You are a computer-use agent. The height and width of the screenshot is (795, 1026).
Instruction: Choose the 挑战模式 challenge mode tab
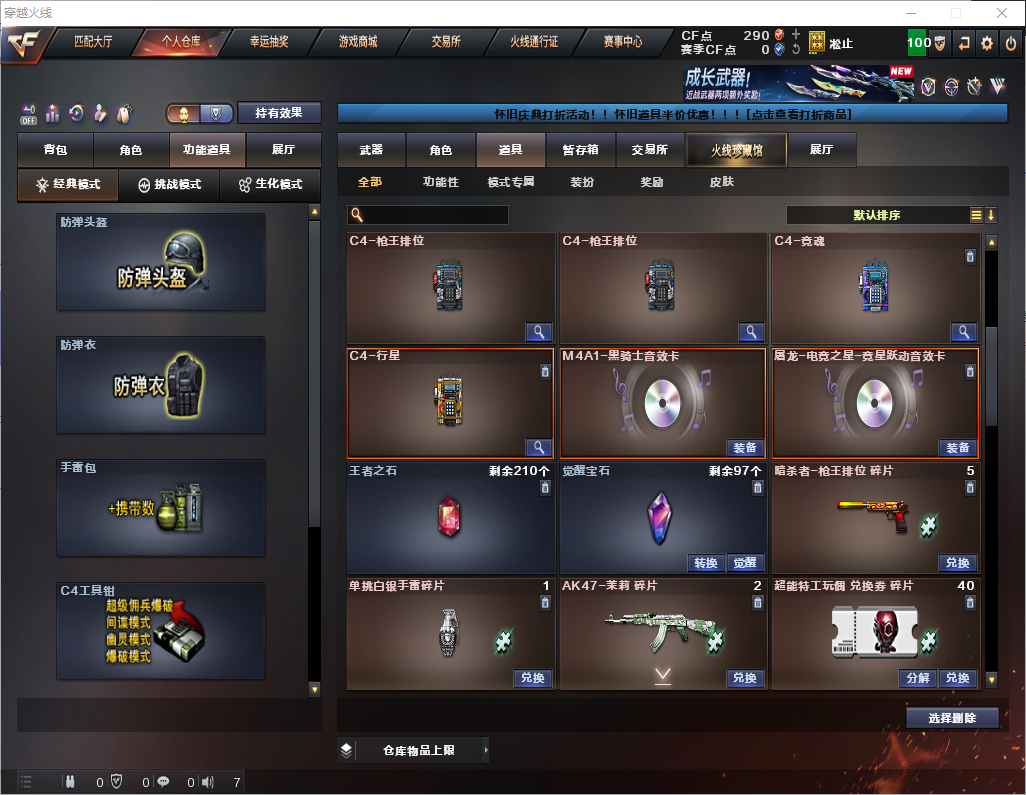pos(169,185)
